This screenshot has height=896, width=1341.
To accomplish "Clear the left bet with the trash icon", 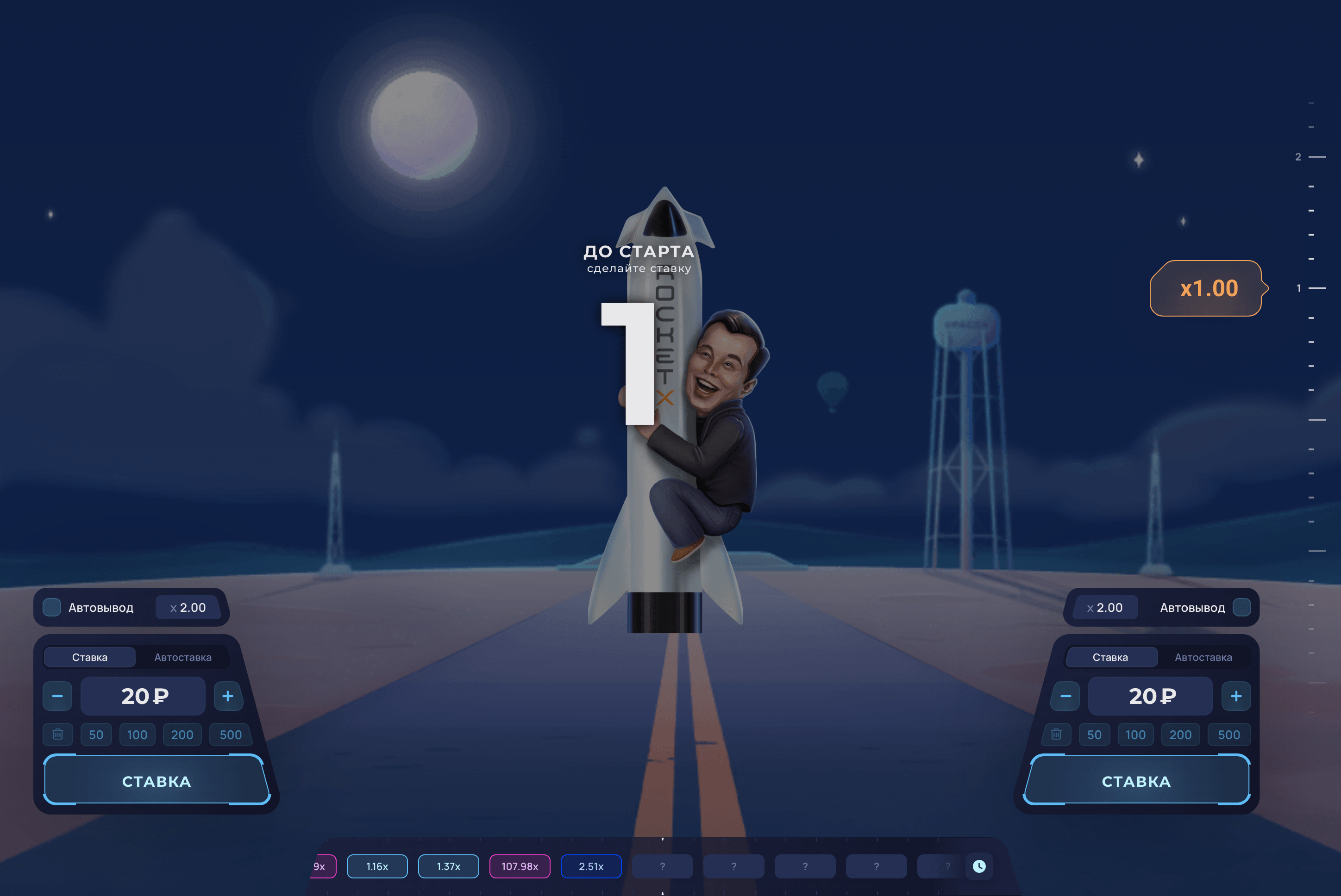I will pos(58,734).
